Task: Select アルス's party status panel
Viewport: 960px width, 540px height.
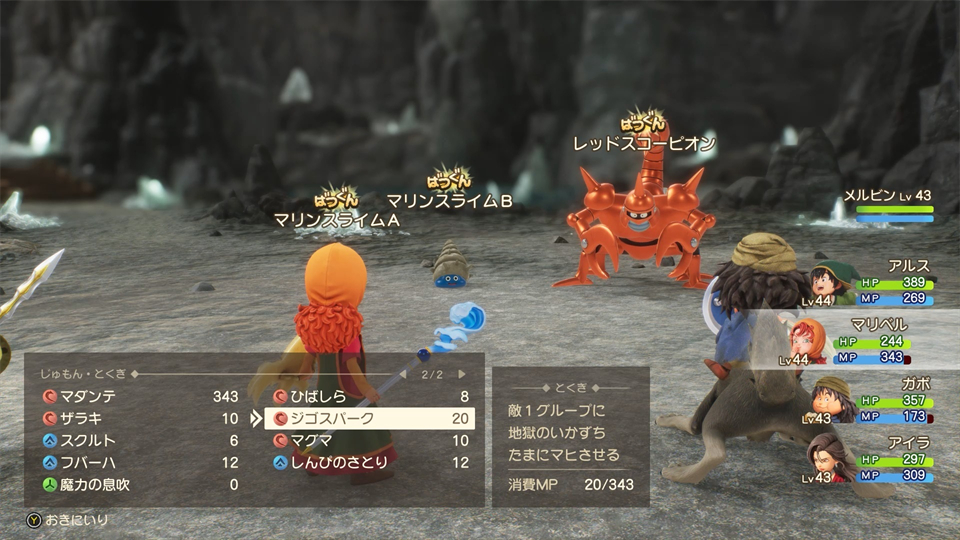Action: coord(872,282)
